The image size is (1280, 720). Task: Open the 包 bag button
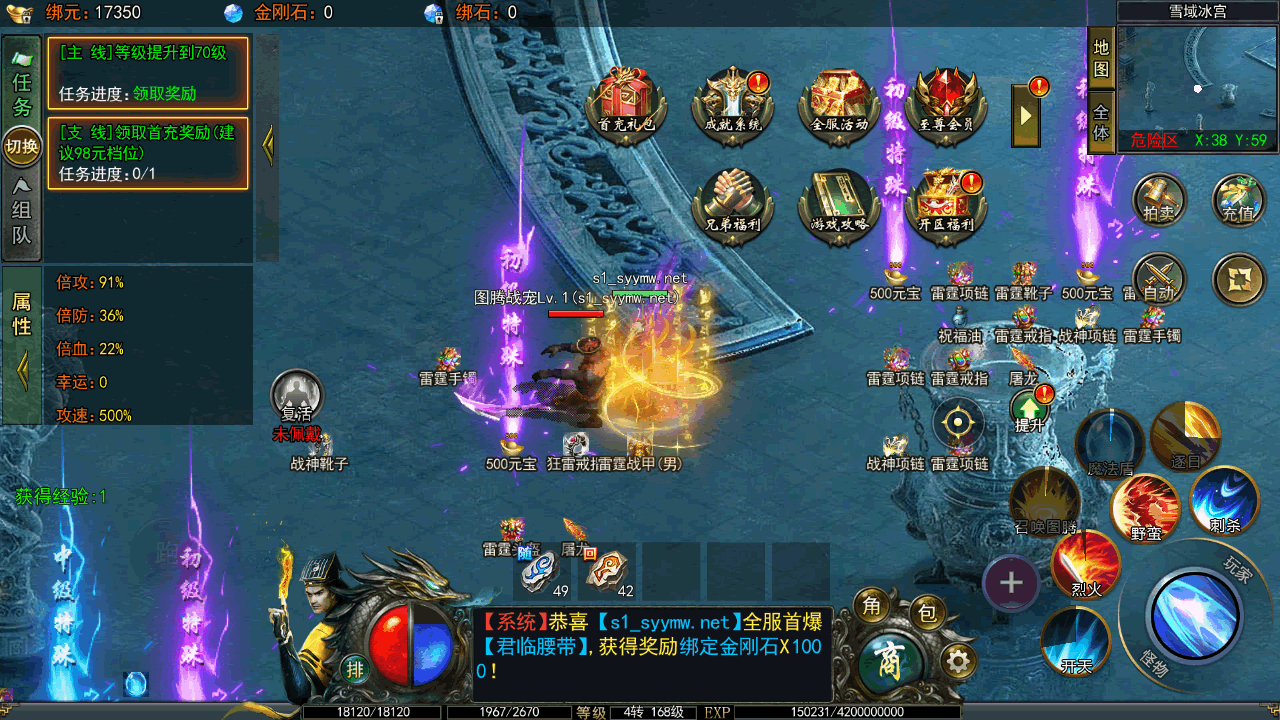(927, 614)
